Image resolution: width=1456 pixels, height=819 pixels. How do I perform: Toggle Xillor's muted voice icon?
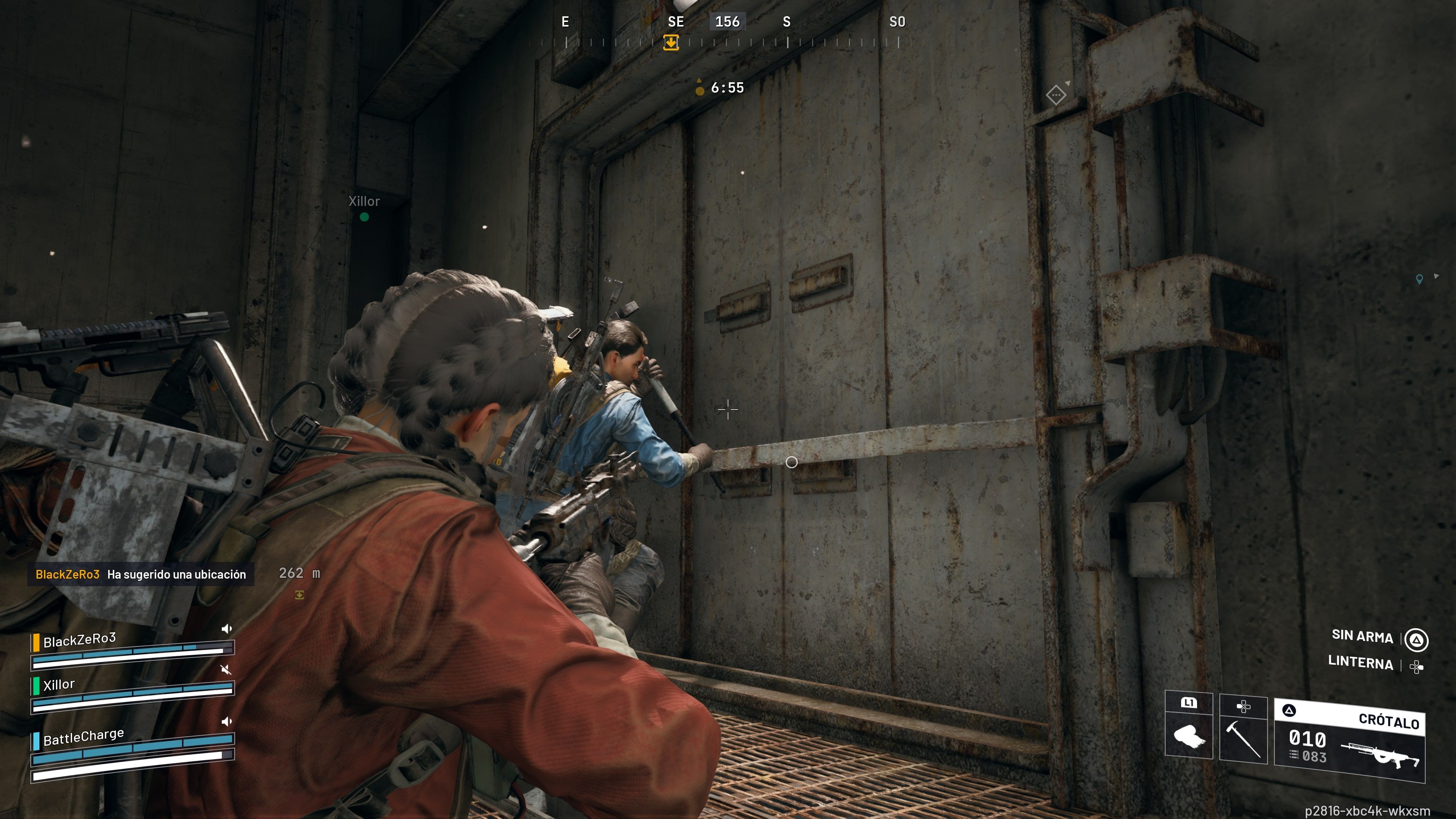(226, 670)
